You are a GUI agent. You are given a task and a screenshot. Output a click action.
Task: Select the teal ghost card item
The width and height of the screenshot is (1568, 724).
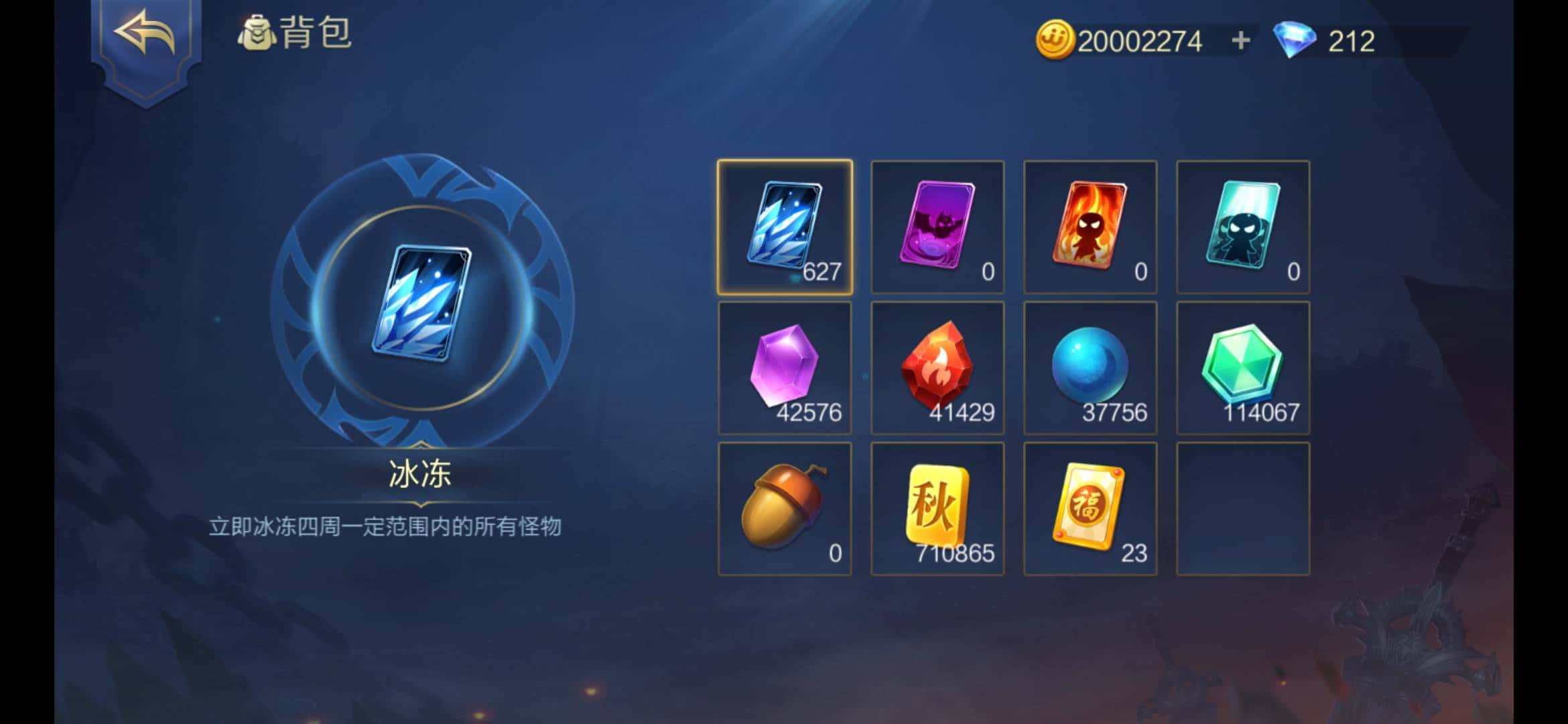pos(1243,225)
